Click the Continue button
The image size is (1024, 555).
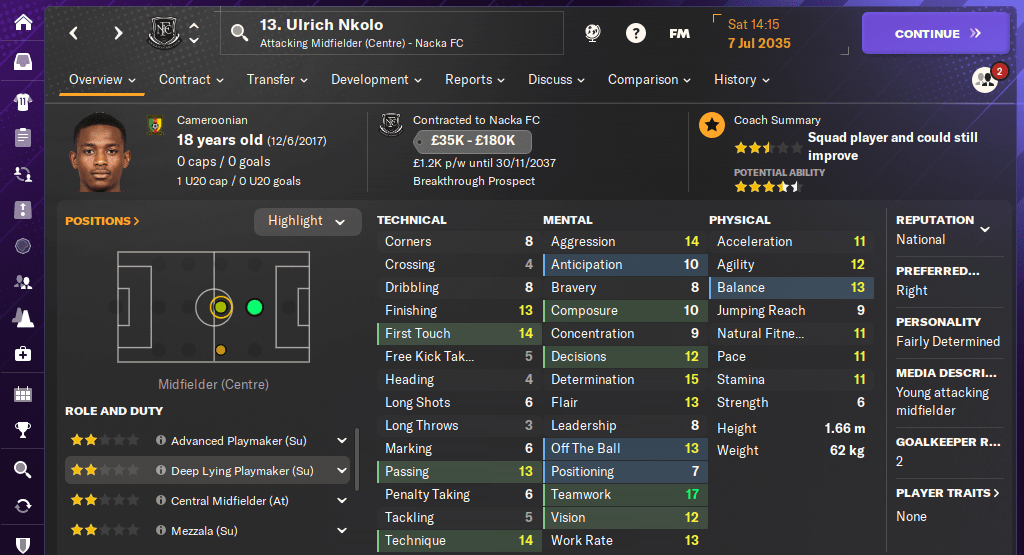pyautogui.click(x=936, y=33)
